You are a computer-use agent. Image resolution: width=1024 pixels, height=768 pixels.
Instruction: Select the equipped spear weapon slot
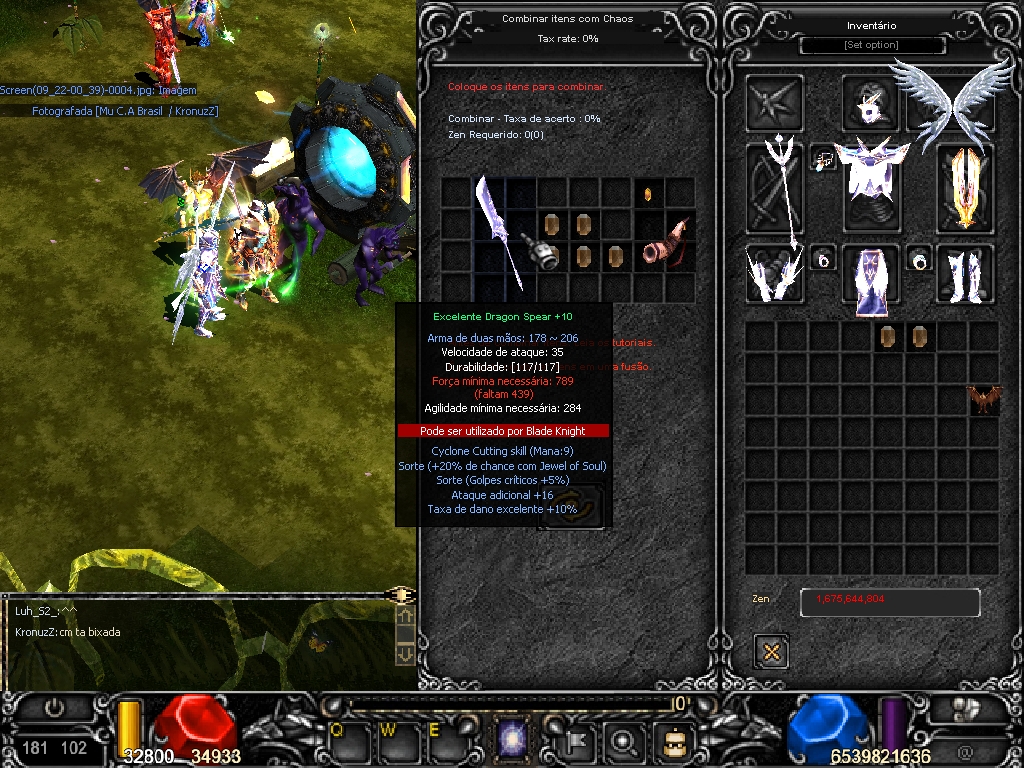pyautogui.click(x=777, y=190)
